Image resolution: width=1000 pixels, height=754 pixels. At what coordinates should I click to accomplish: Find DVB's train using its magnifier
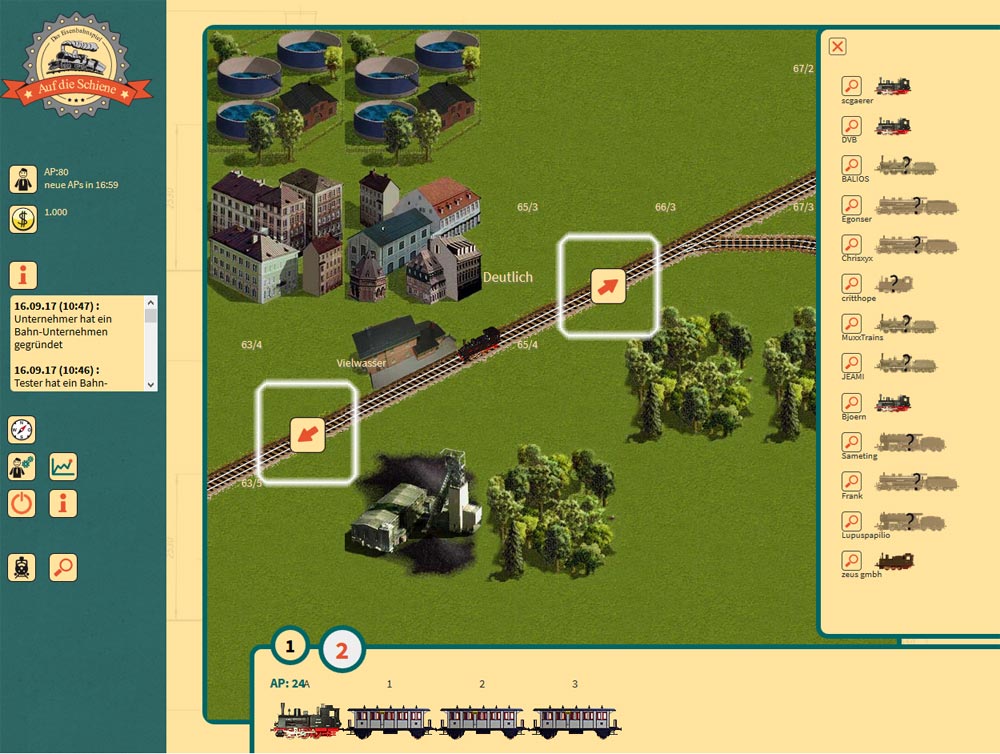click(x=851, y=126)
